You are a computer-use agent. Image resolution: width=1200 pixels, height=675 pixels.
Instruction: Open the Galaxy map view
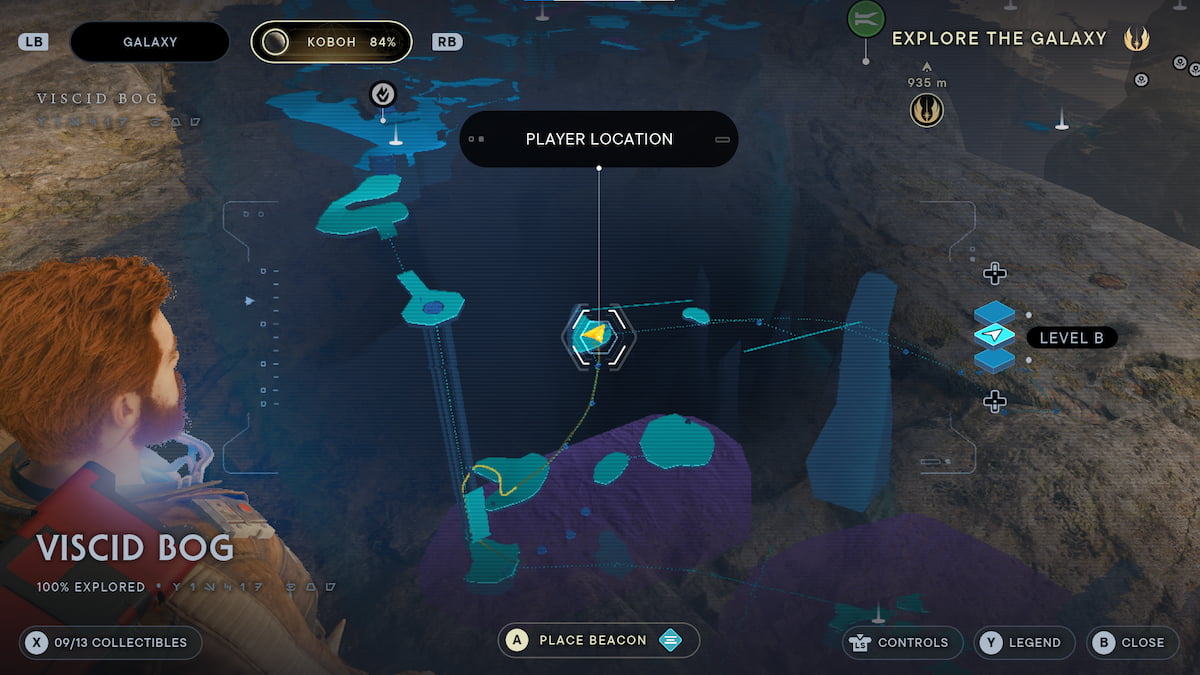(x=150, y=42)
